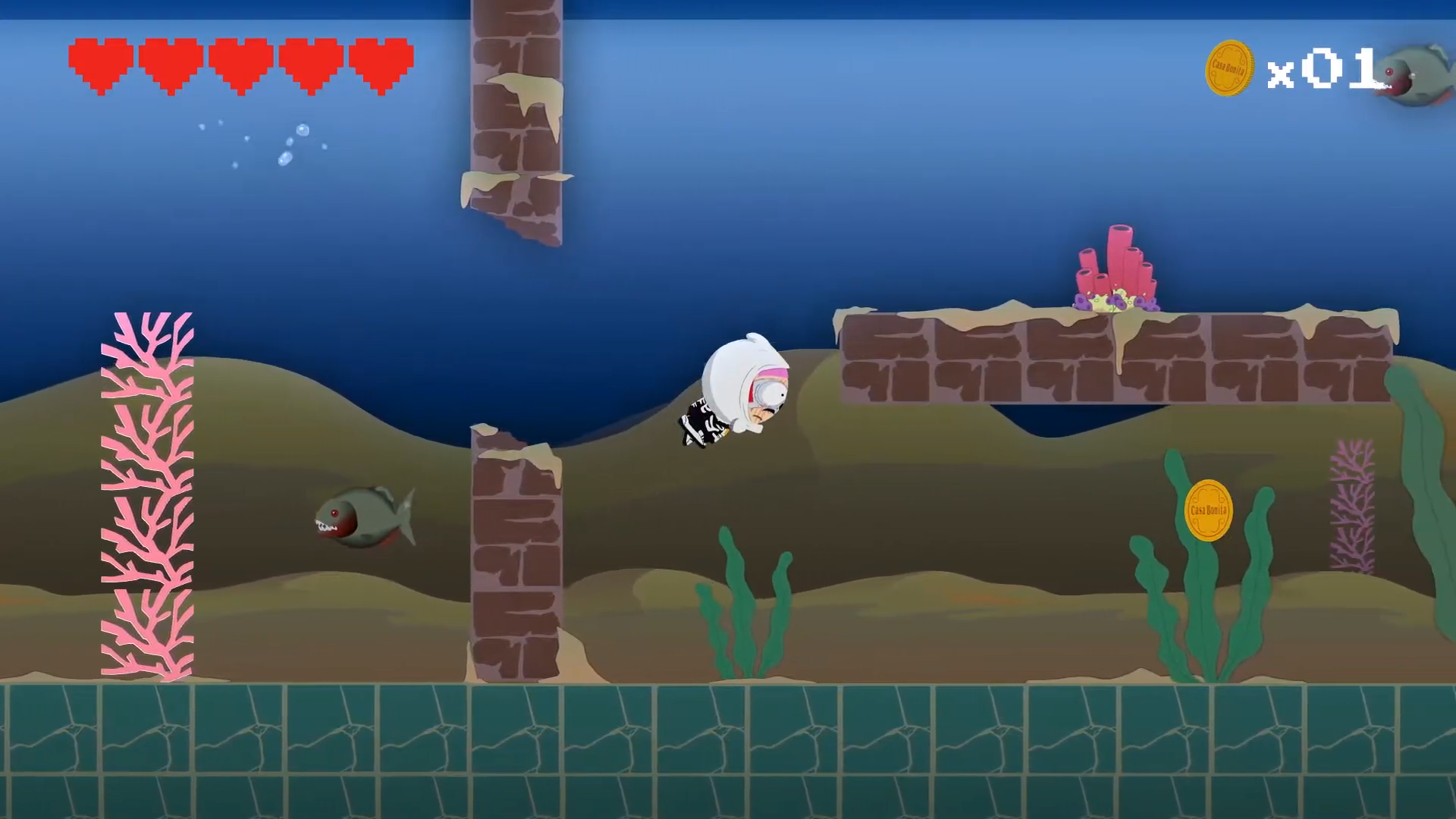Click the first red heart in health bar
1456x819 pixels.
[x=99, y=62]
